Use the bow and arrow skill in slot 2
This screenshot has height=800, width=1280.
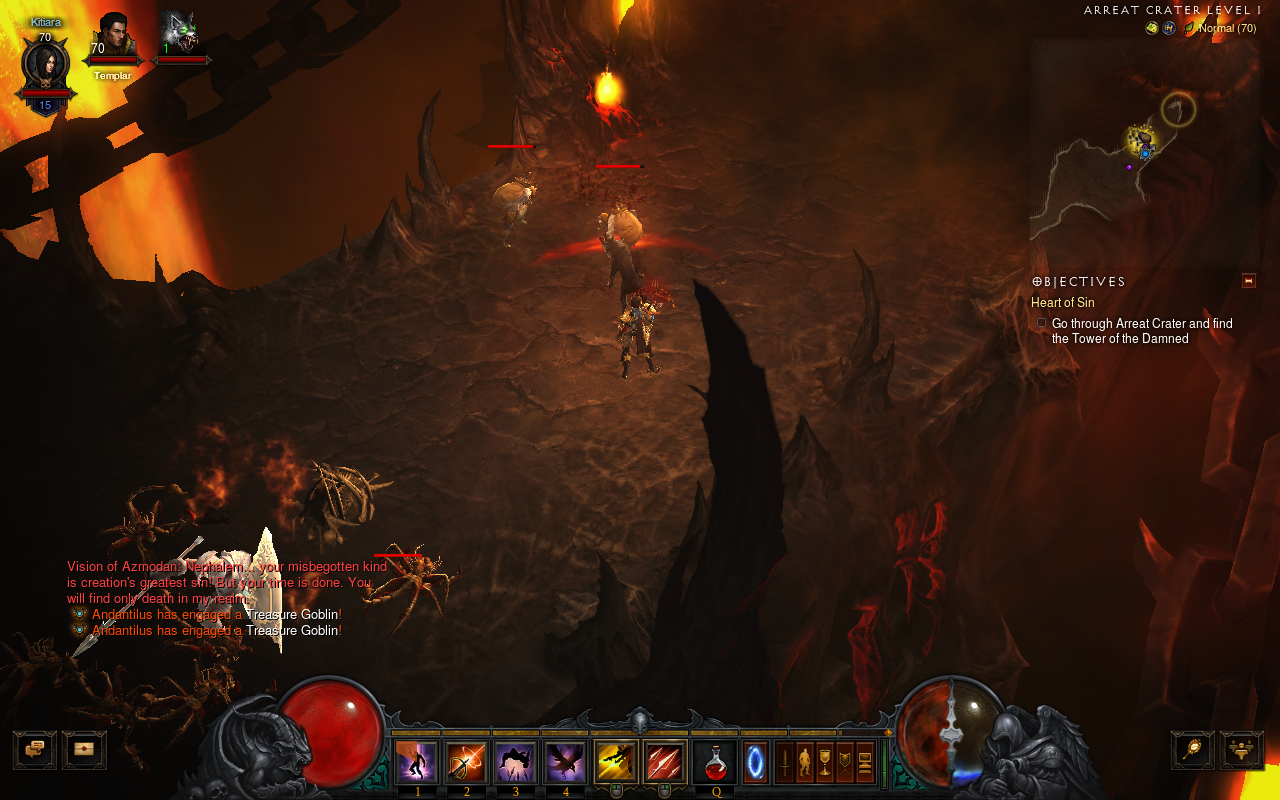point(466,762)
